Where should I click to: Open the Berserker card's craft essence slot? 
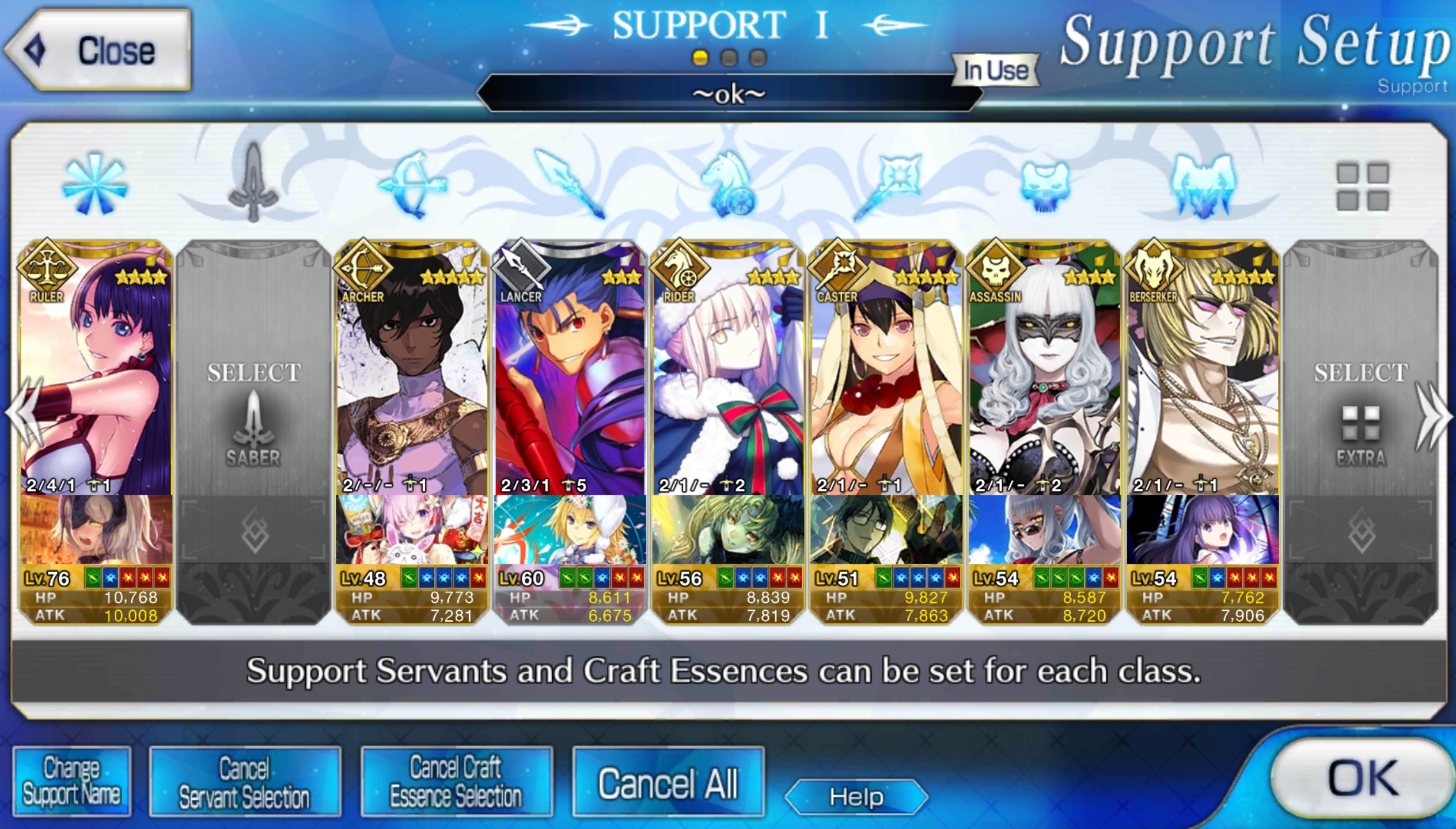point(1202,530)
